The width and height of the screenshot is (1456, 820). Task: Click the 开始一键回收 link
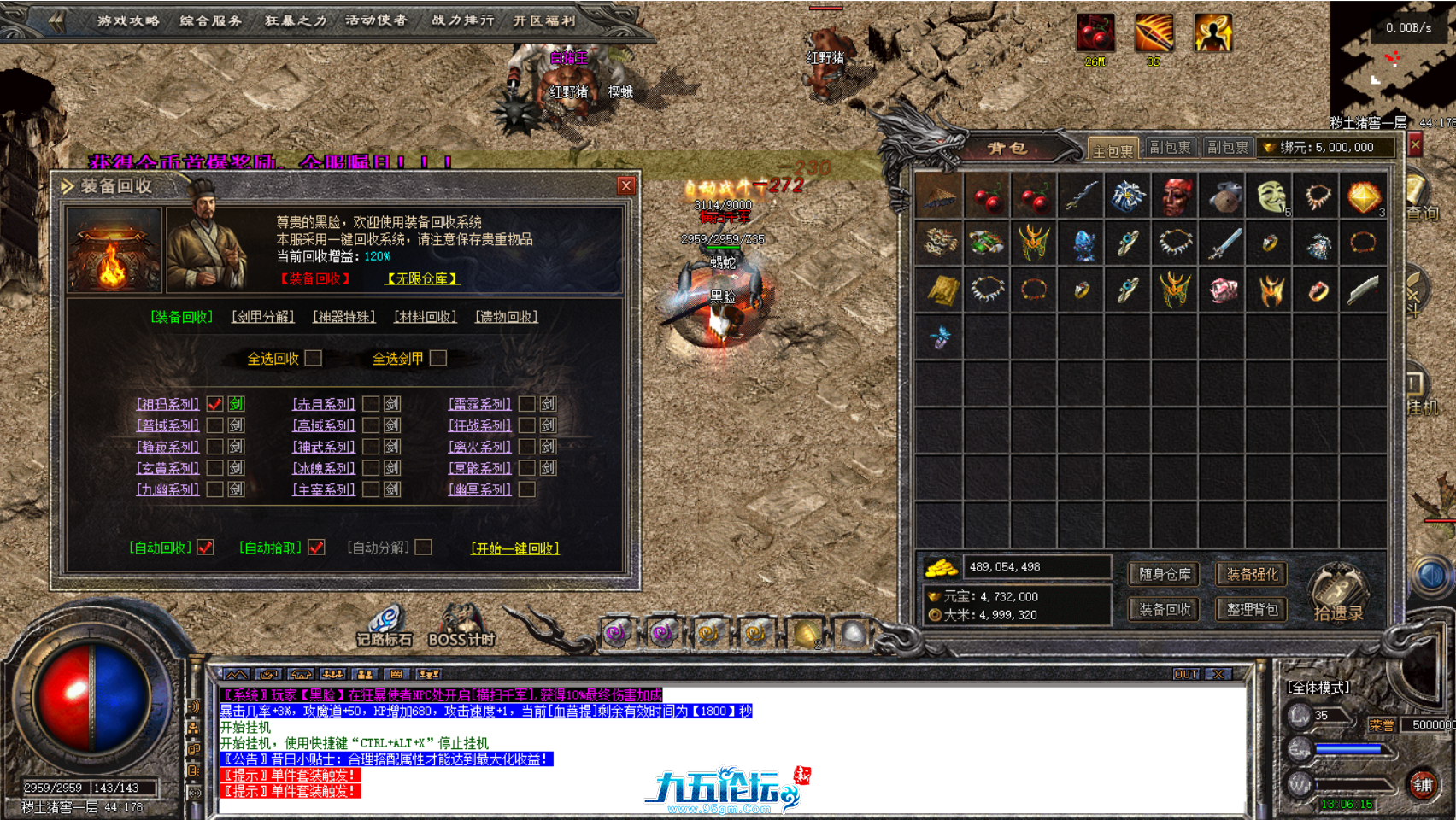(514, 550)
